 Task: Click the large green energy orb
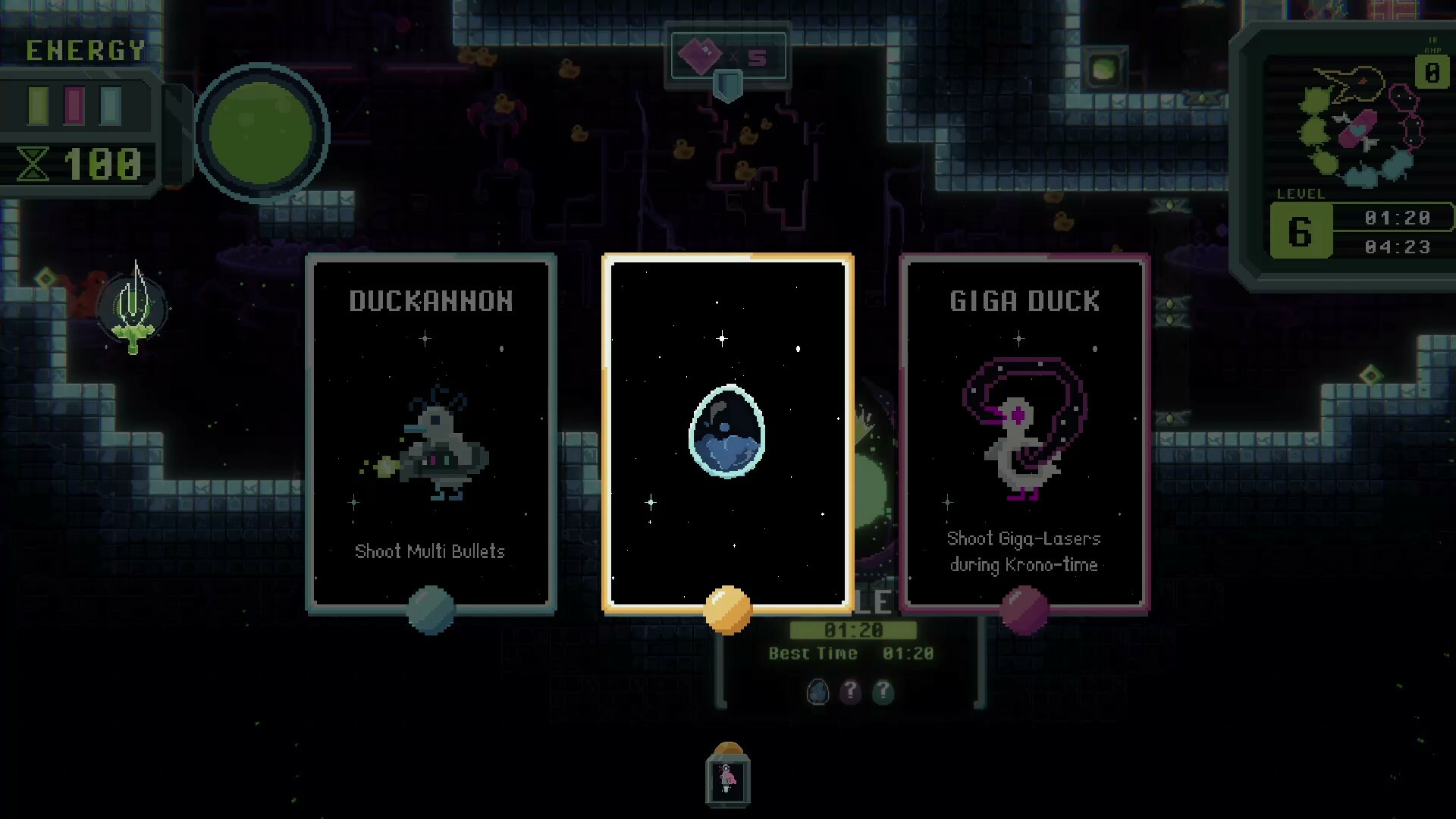(262, 133)
